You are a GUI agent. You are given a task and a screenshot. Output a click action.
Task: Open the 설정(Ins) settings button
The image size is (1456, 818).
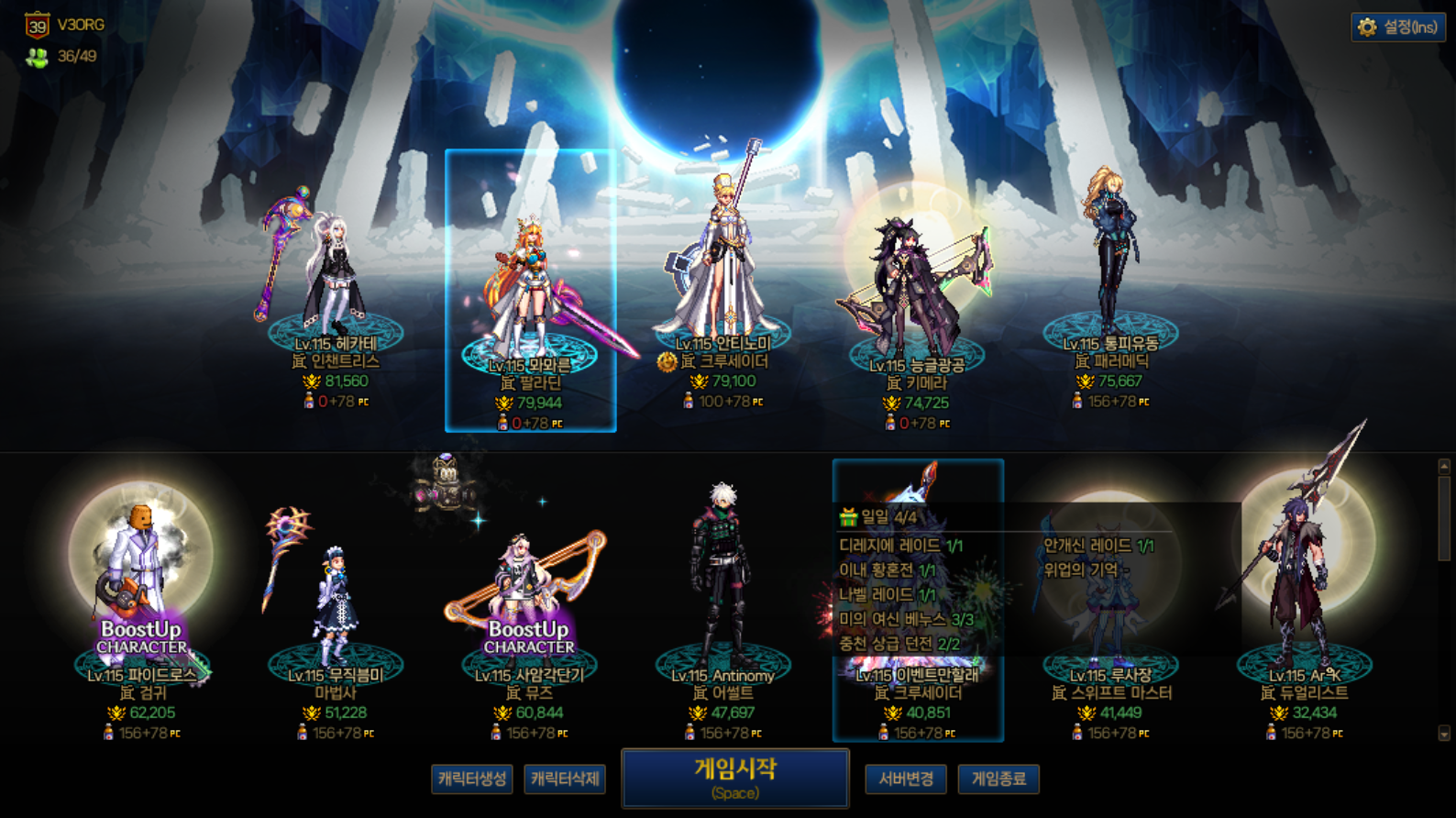1398,28
